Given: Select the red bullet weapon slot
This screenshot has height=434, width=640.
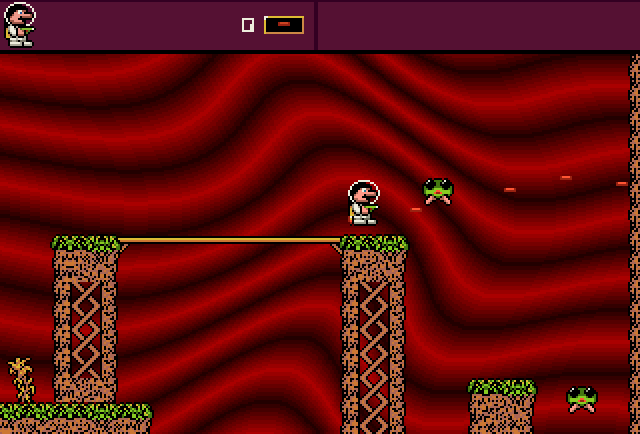Looking at the screenshot, I should click(x=284, y=24).
